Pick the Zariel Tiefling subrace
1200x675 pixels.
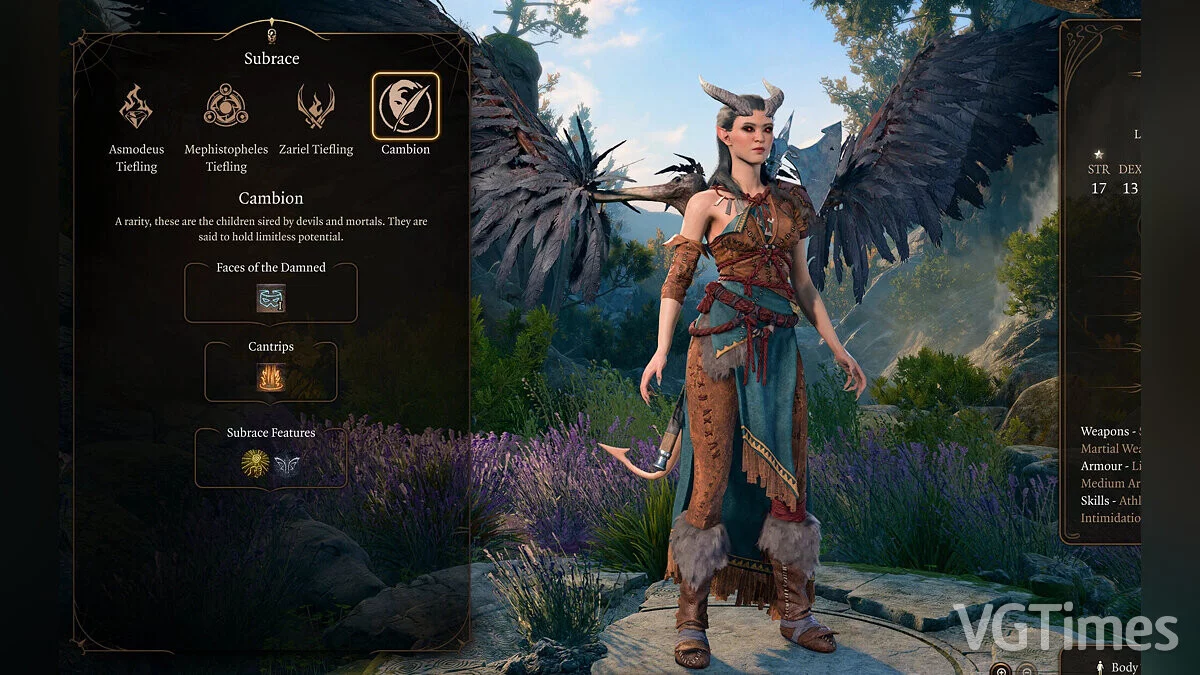(316, 106)
